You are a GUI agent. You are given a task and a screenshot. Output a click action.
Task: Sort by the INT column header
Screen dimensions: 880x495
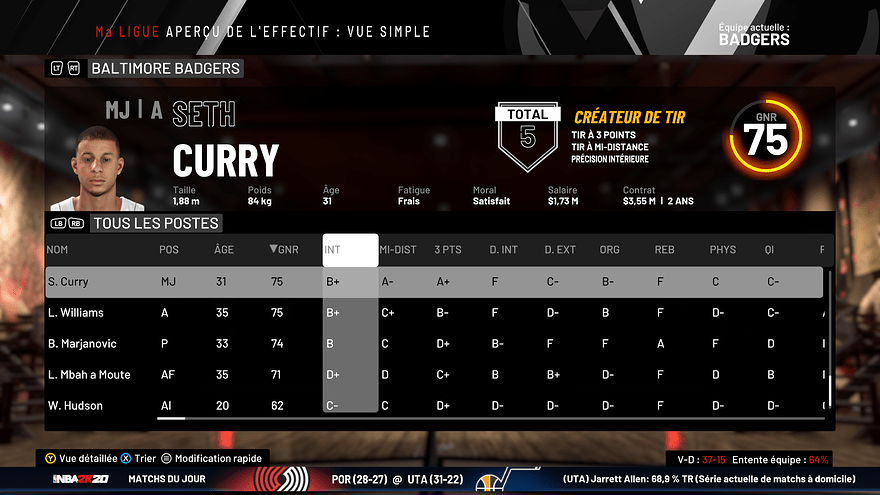coord(350,250)
